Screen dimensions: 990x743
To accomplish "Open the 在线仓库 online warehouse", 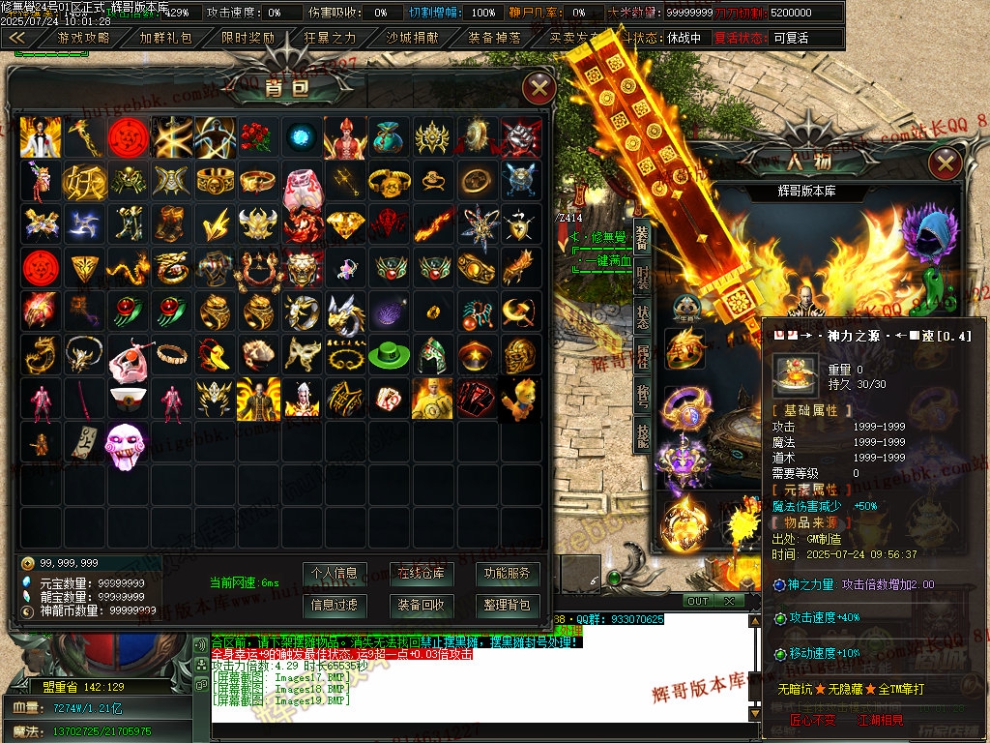I will (421, 574).
